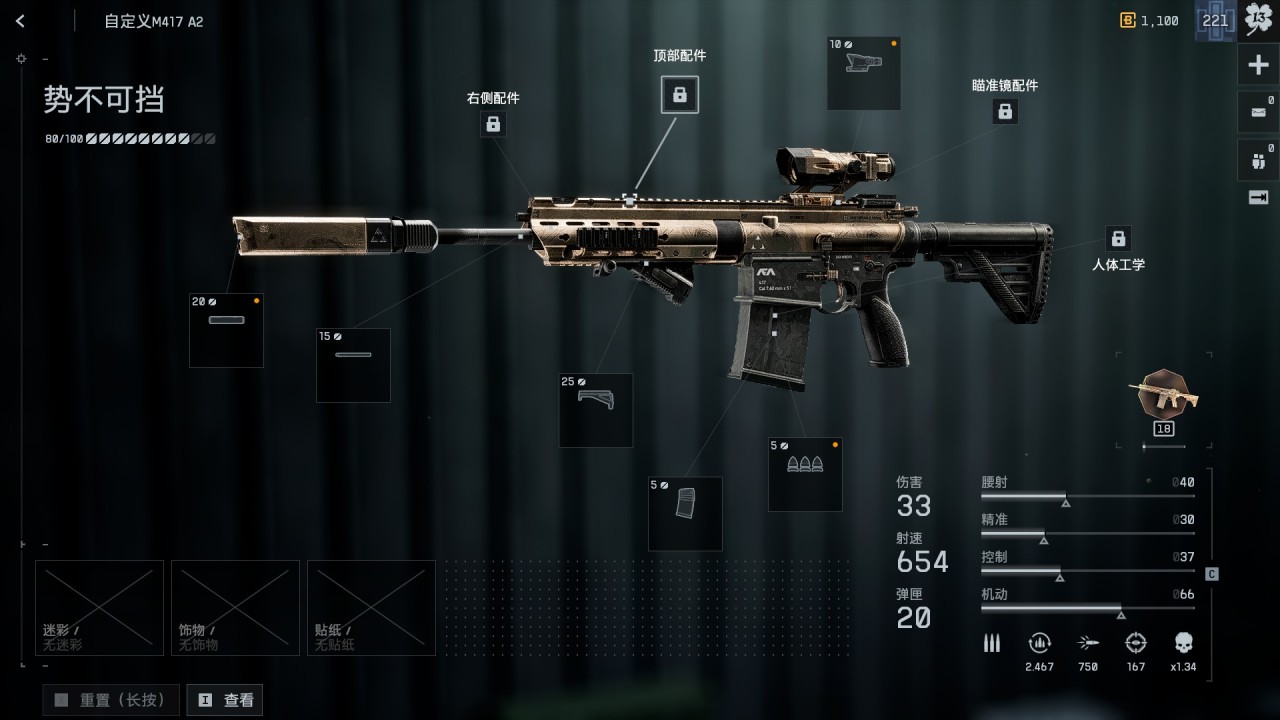The image size is (1280, 720).
Task: Select the ammunition type slot
Action: [805, 475]
